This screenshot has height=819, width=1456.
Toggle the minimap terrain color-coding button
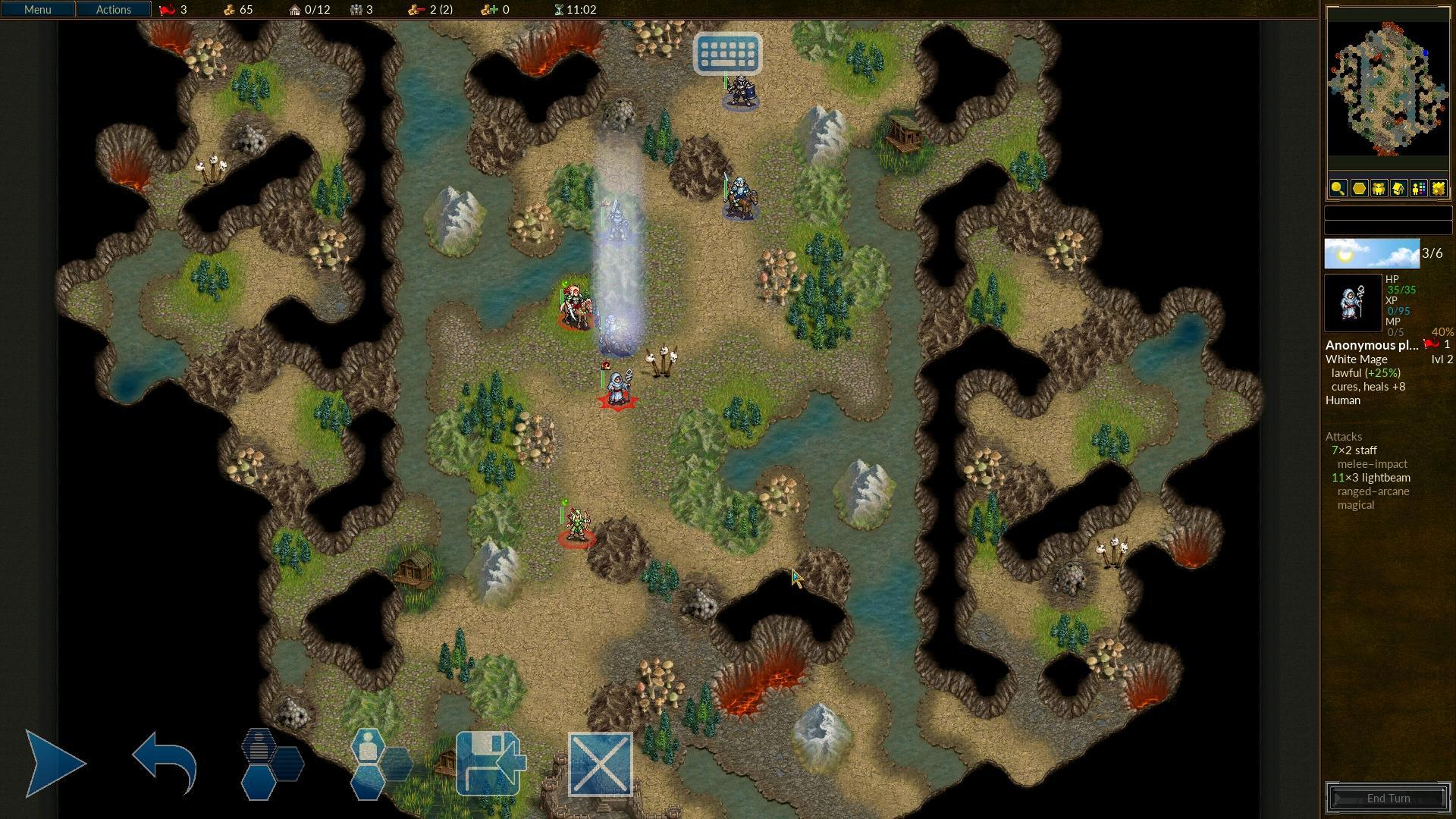pyautogui.click(x=1438, y=189)
